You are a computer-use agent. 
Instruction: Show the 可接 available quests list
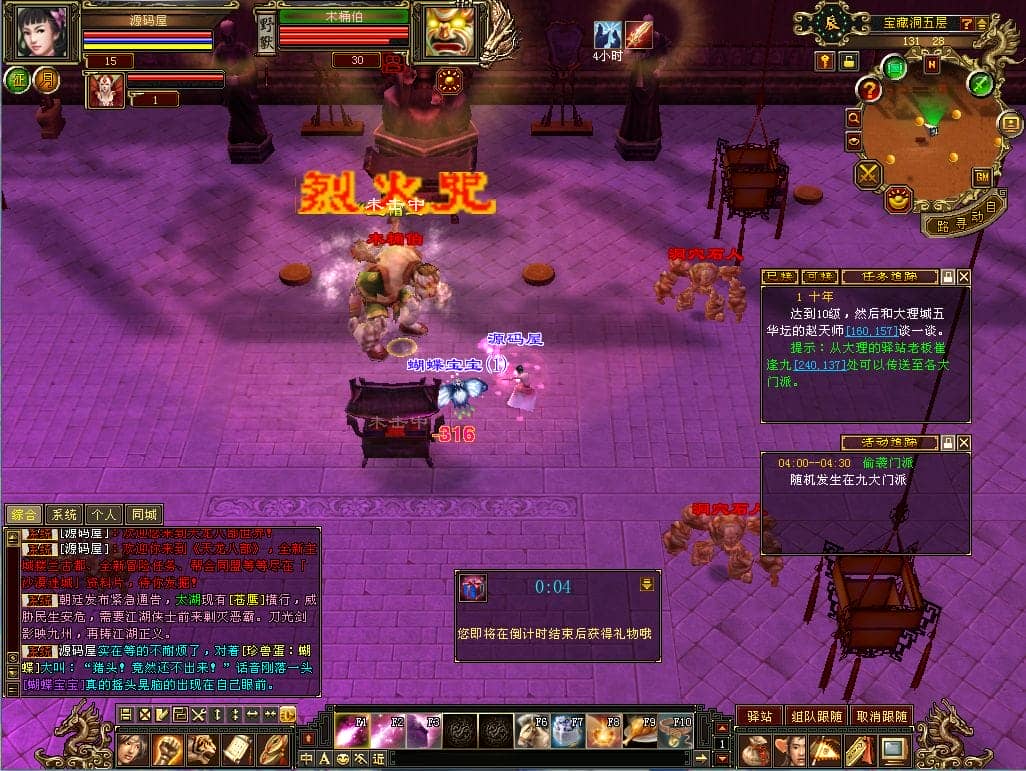click(819, 276)
